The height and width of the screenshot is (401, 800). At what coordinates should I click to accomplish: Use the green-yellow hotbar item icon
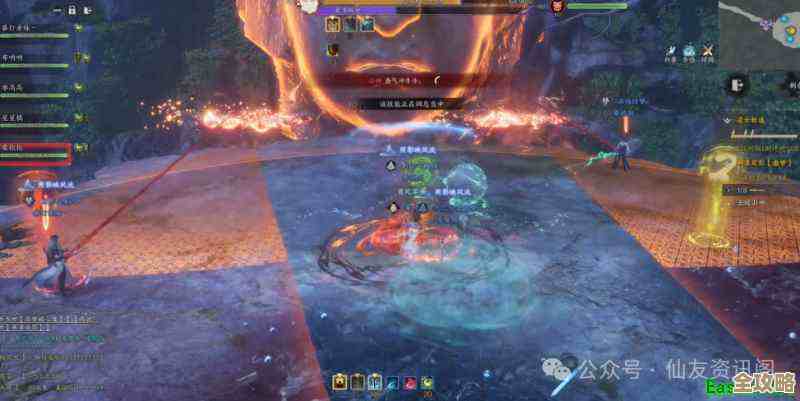click(x=426, y=381)
